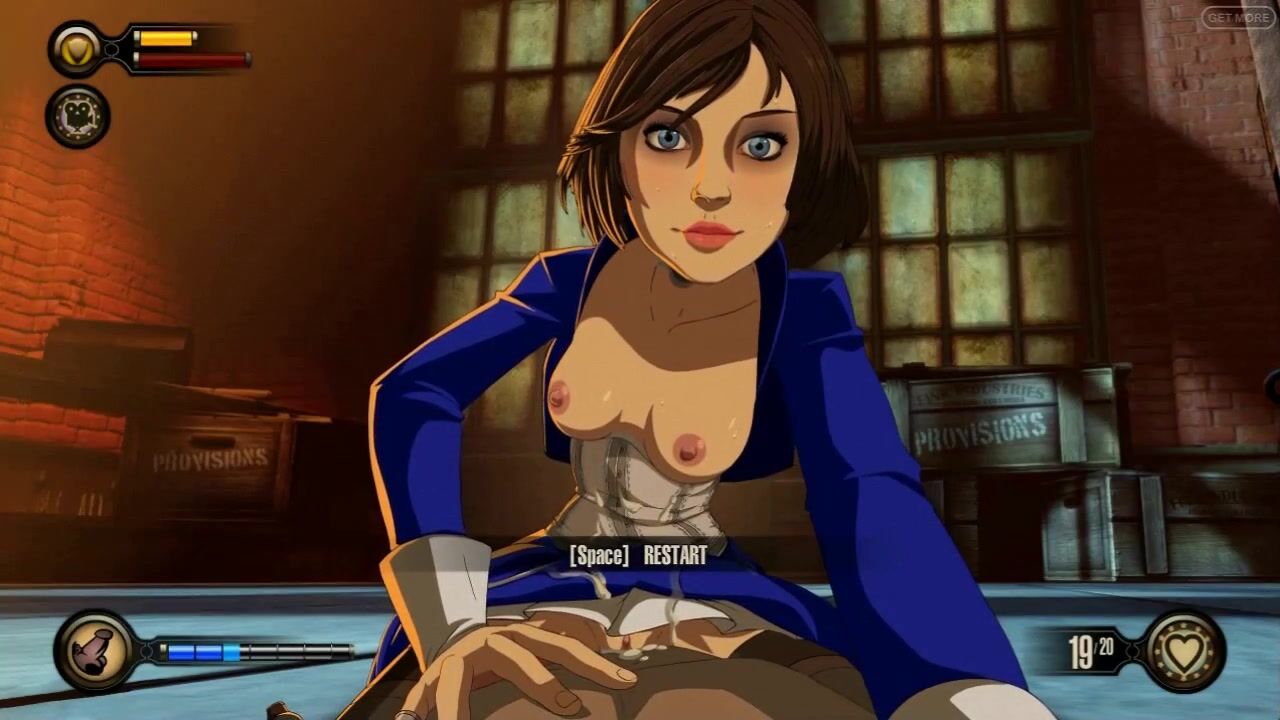Click the GET MORE button
Image resolution: width=1280 pixels, height=720 pixels.
[x=1238, y=17]
